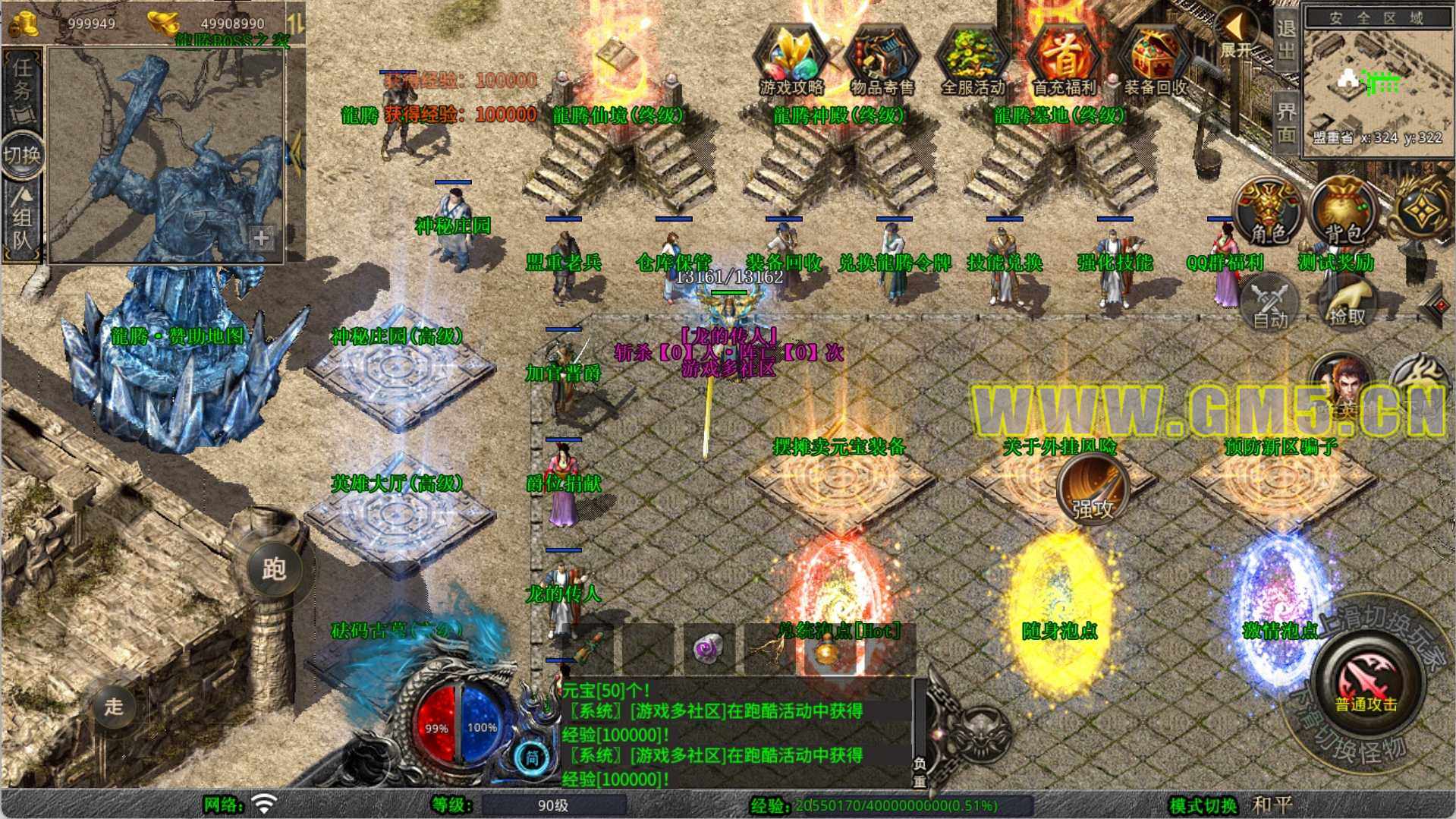Open the 角色 character sheet
1456x819 pixels.
[1269, 213]
